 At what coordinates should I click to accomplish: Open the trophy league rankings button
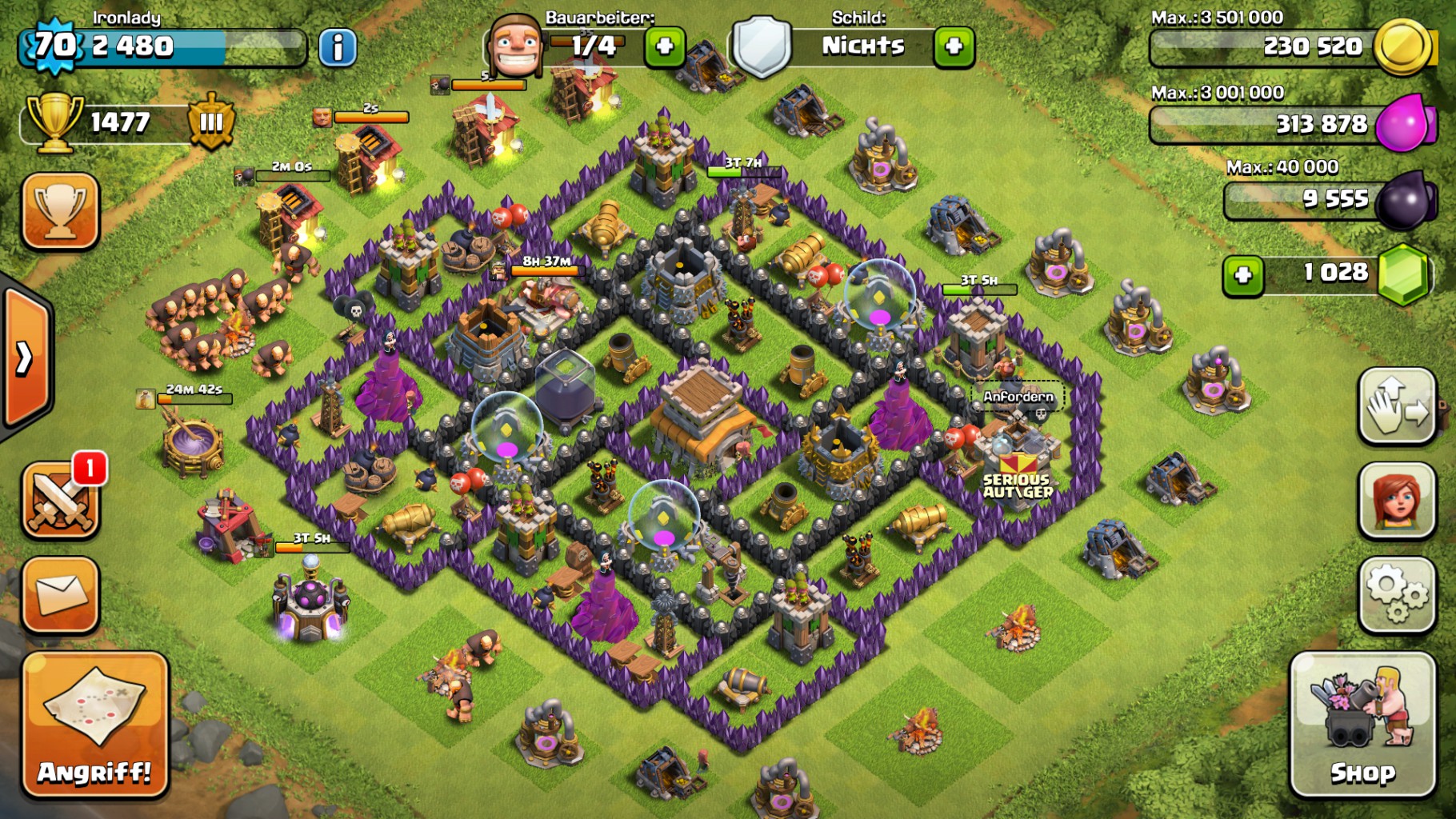[61, 211]
